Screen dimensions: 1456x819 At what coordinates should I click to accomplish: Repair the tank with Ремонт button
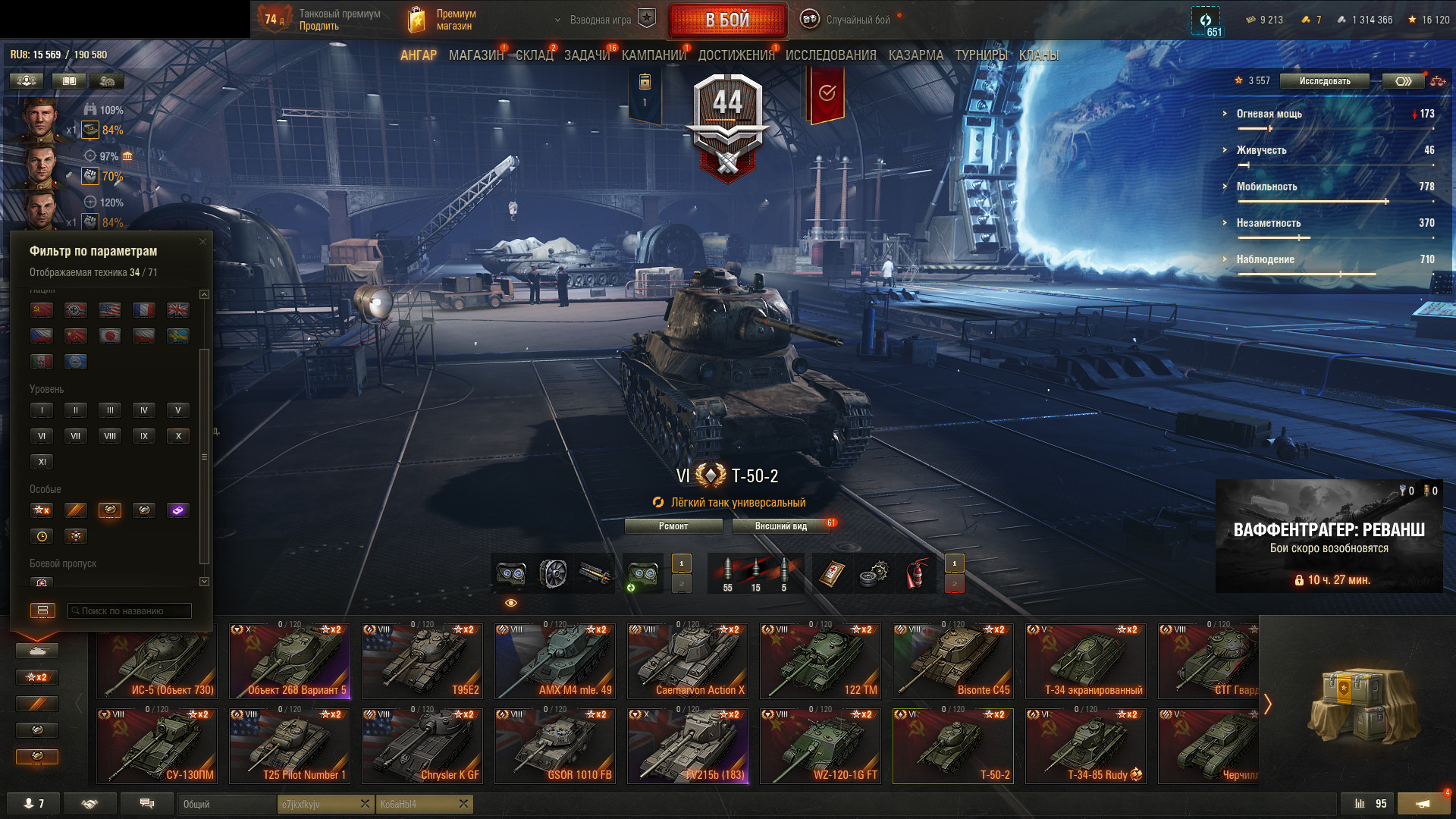pyautogui.click(x=673, y=526)
